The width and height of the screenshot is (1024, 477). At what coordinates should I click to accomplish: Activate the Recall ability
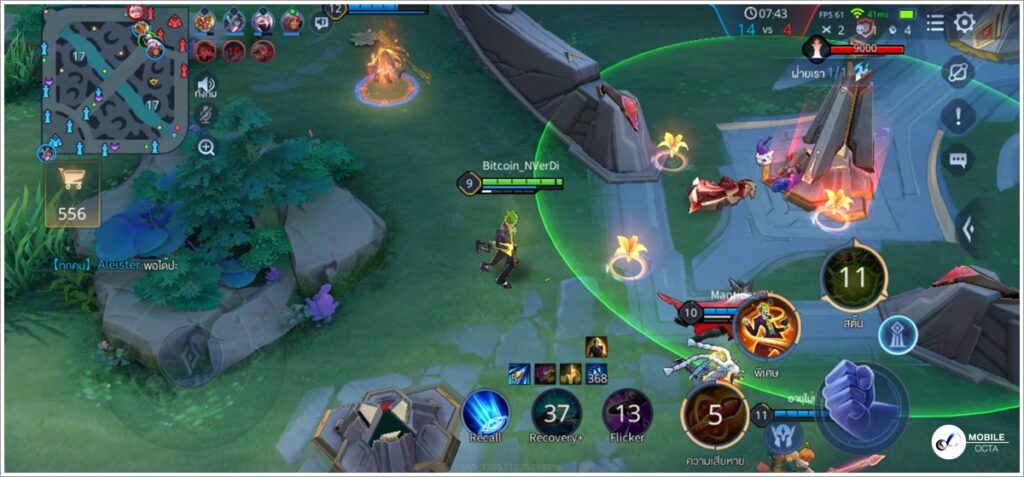pos(486,411)
